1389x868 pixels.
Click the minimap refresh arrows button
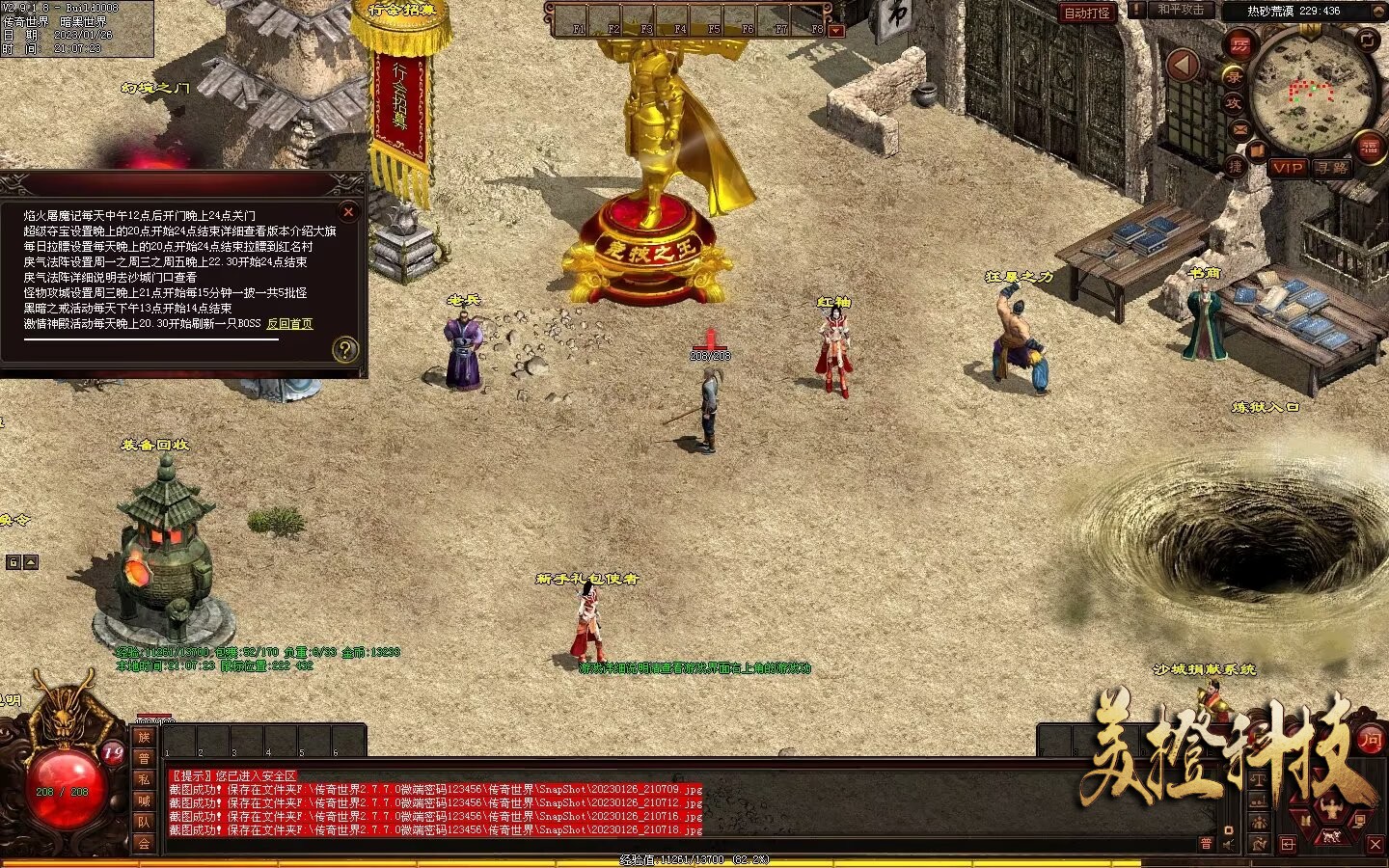point(1368,40)
